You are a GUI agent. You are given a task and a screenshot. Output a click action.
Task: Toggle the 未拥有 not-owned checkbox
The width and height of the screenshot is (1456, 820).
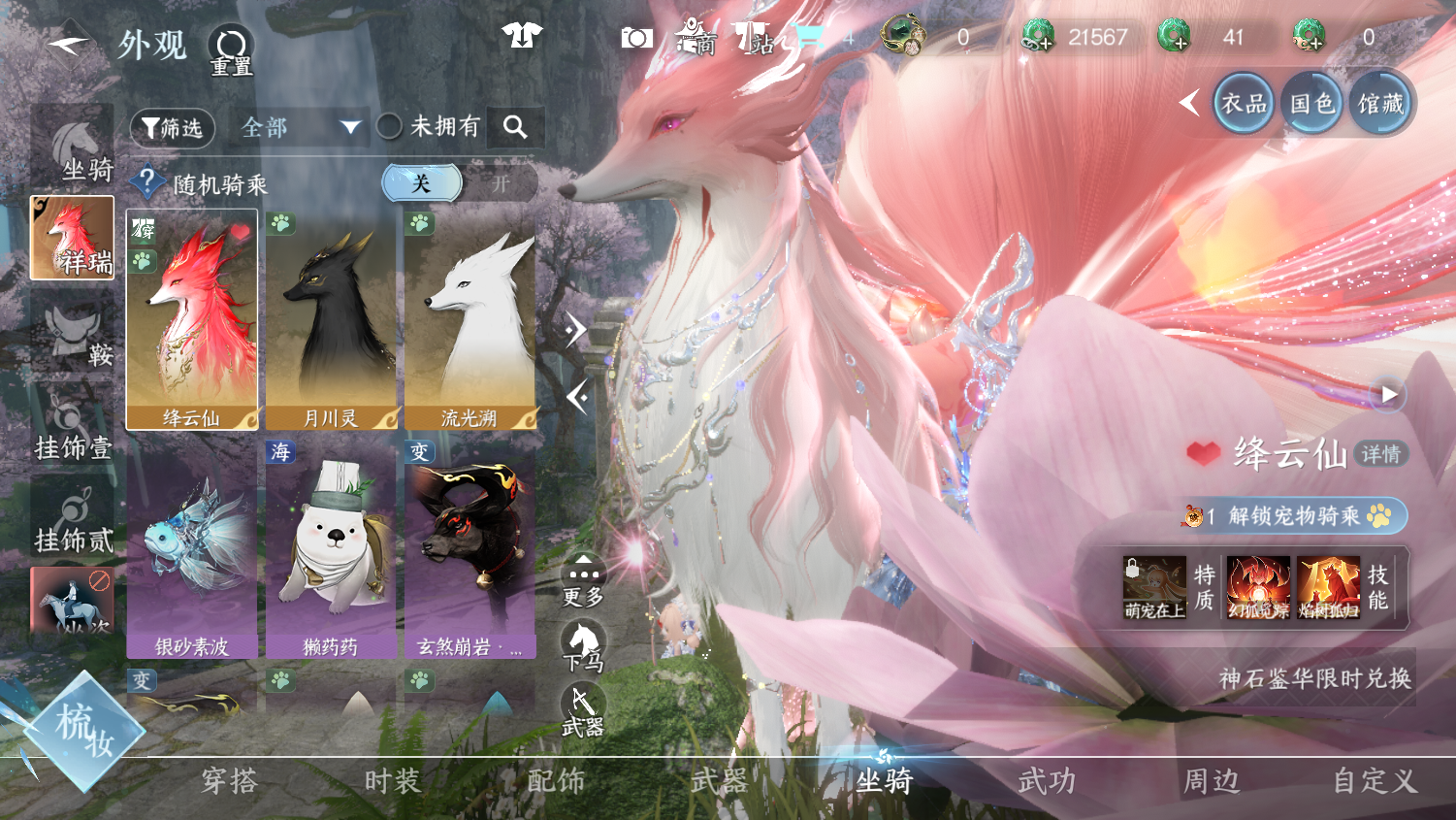point(390,126)
